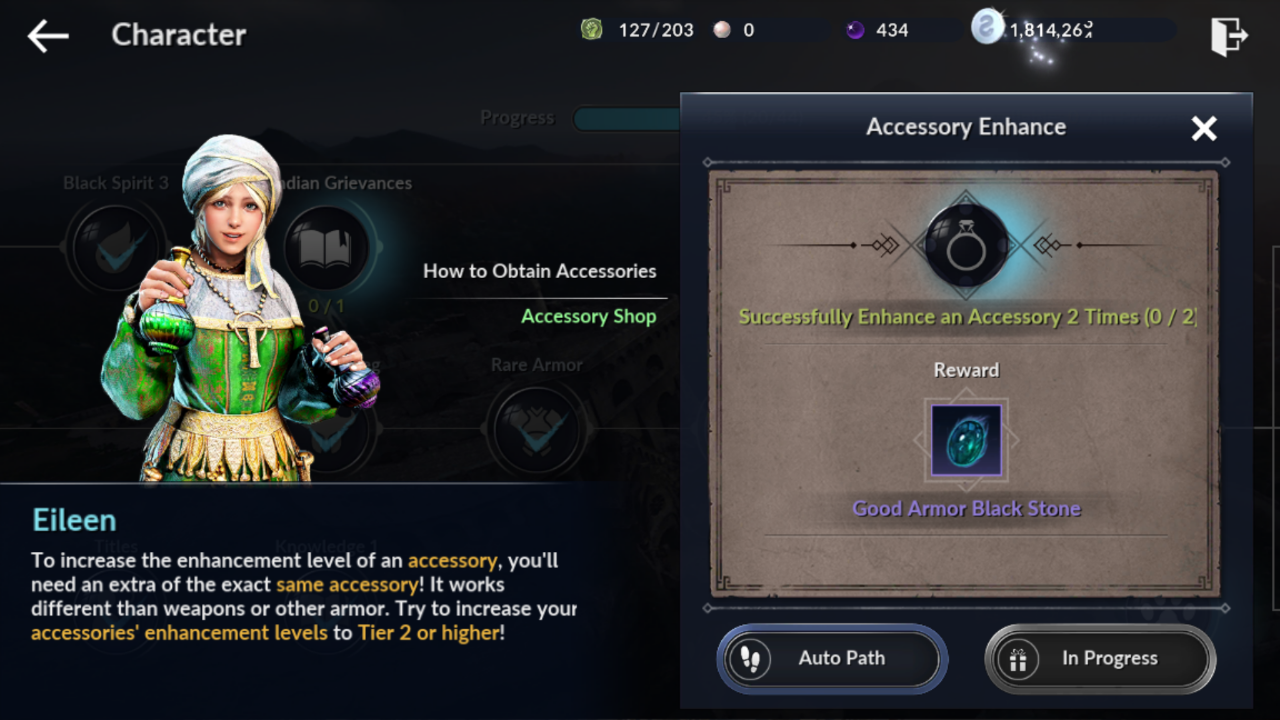Start Auto Path to the objective
The width and height of the screenshot is (1280, 720).
click(832, 659)
